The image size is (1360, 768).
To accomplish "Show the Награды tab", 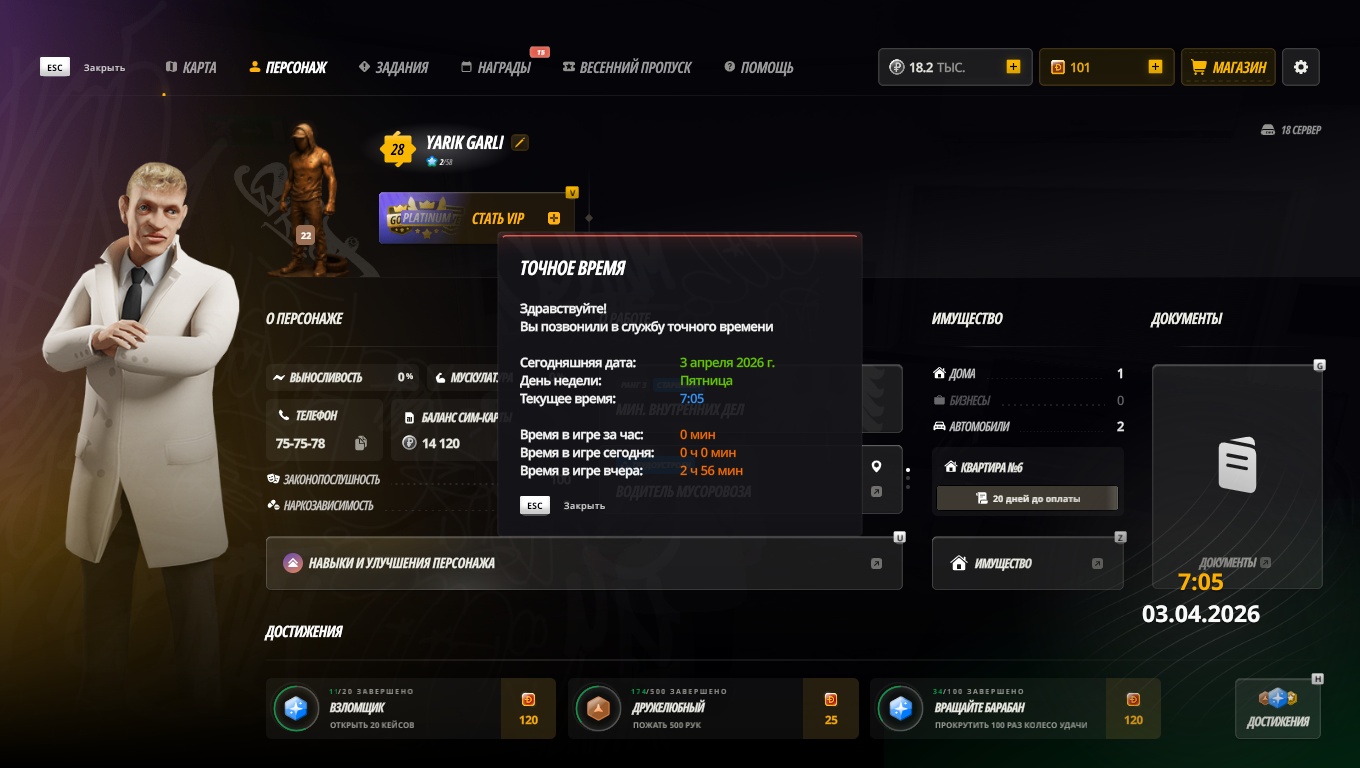I will coord(496,67).
